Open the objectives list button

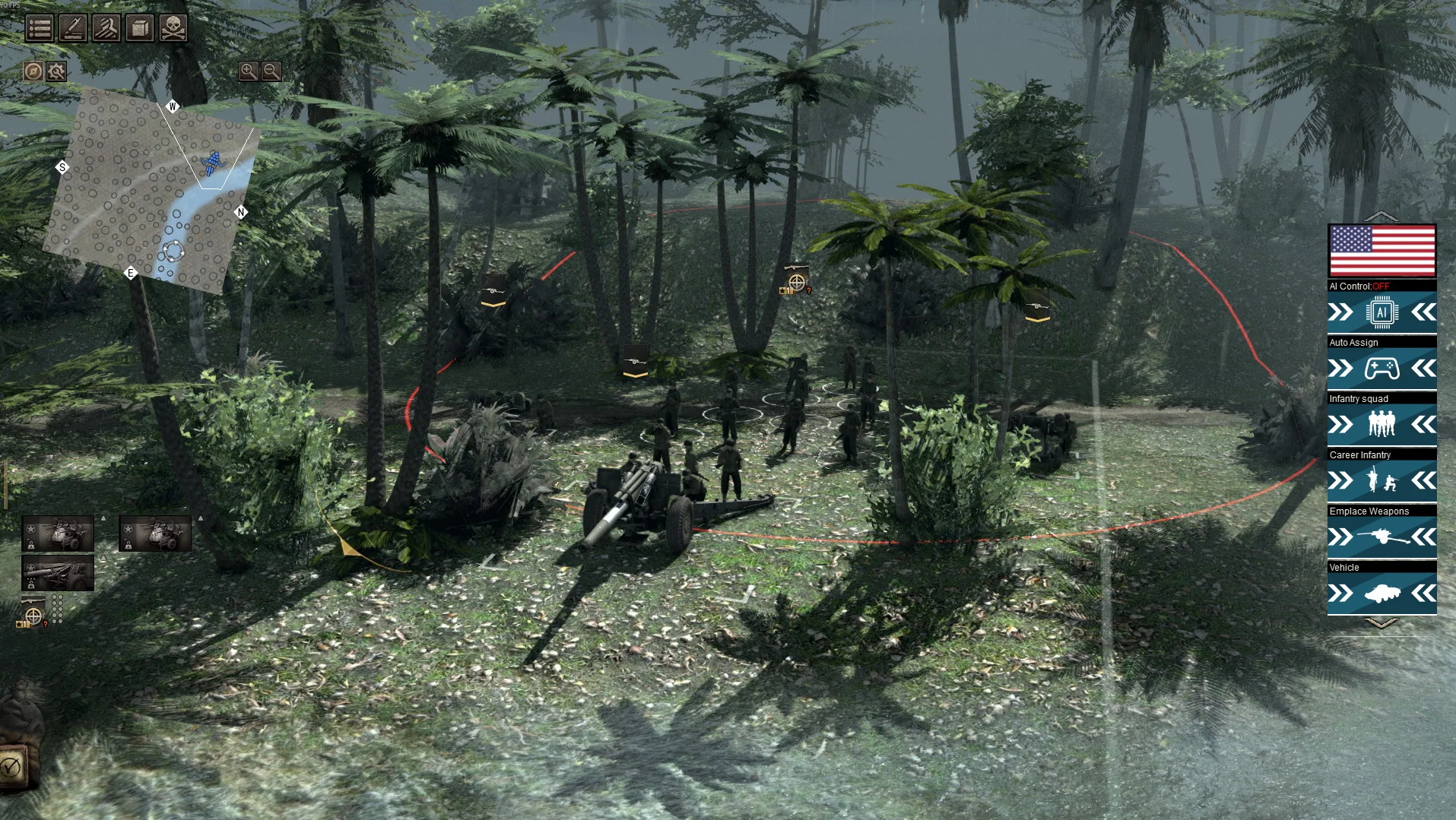click(40, 28)
